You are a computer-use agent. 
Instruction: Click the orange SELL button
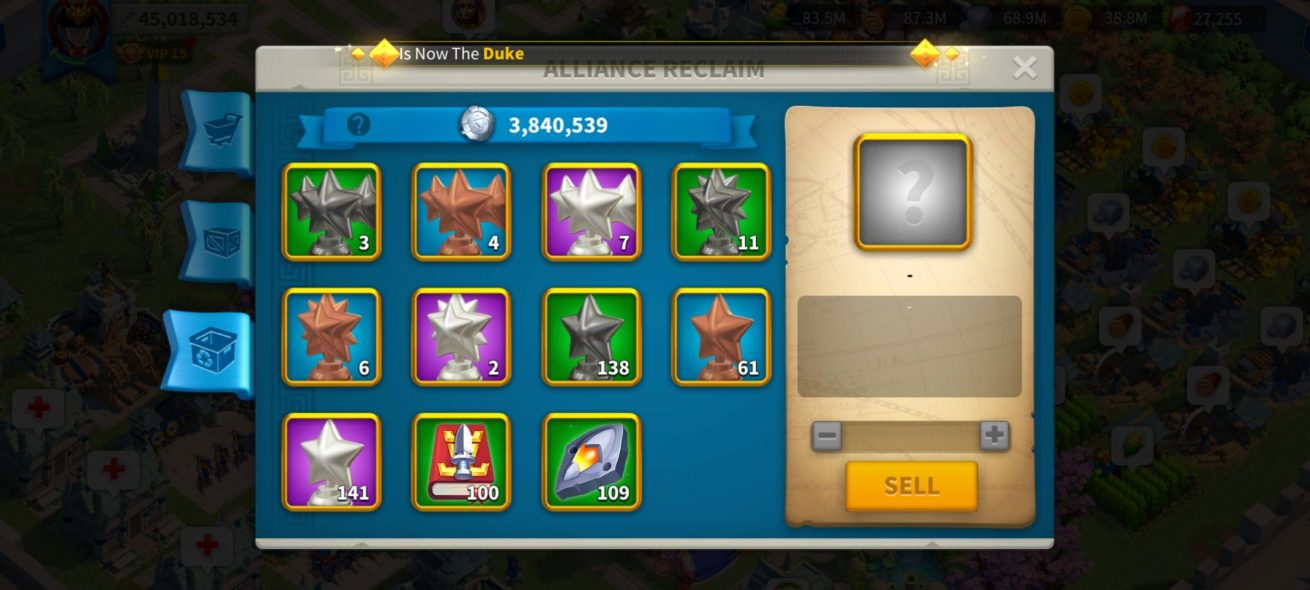click(x=911, y=486)
